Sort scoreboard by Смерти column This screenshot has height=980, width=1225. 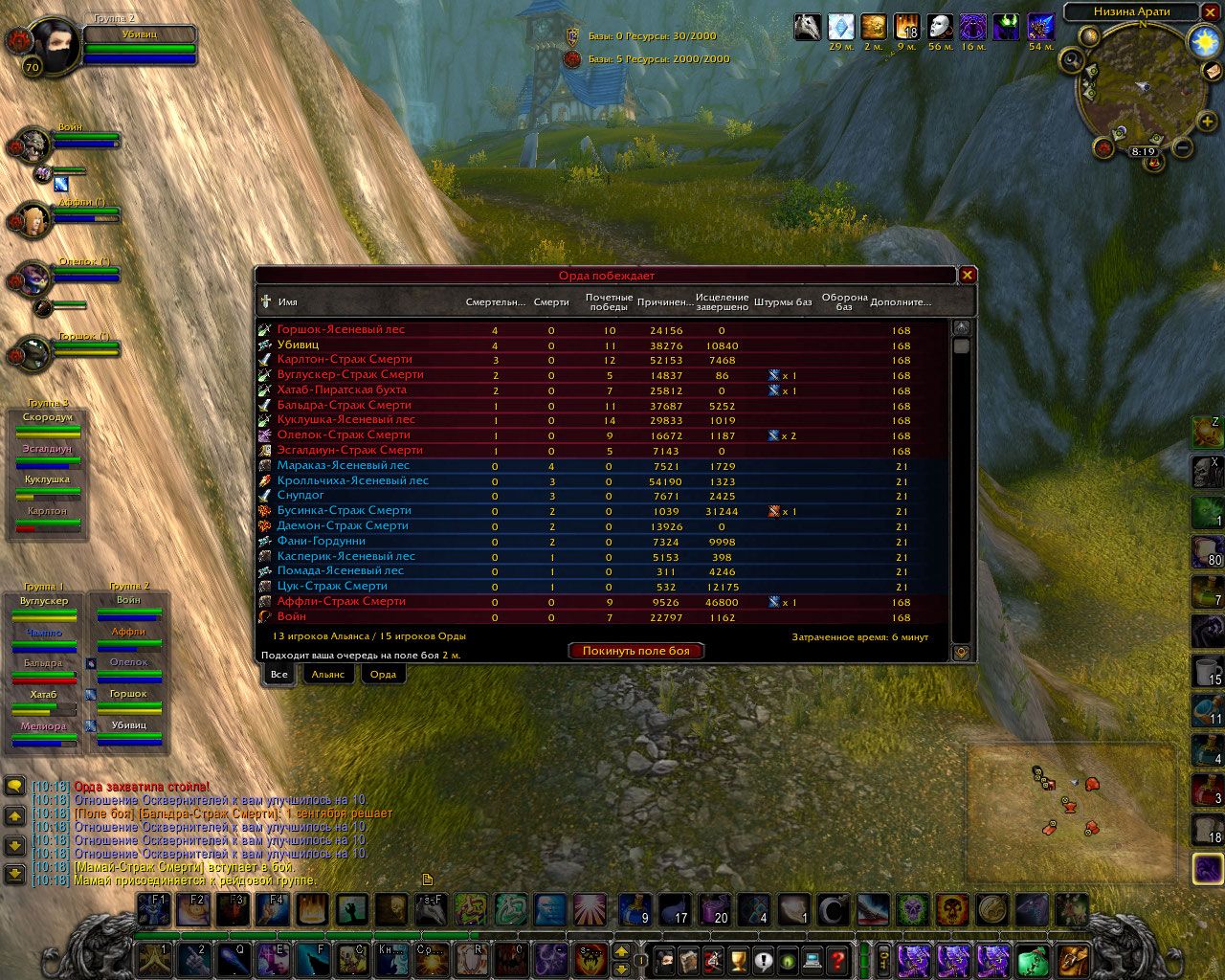click(x=551, y=302)
